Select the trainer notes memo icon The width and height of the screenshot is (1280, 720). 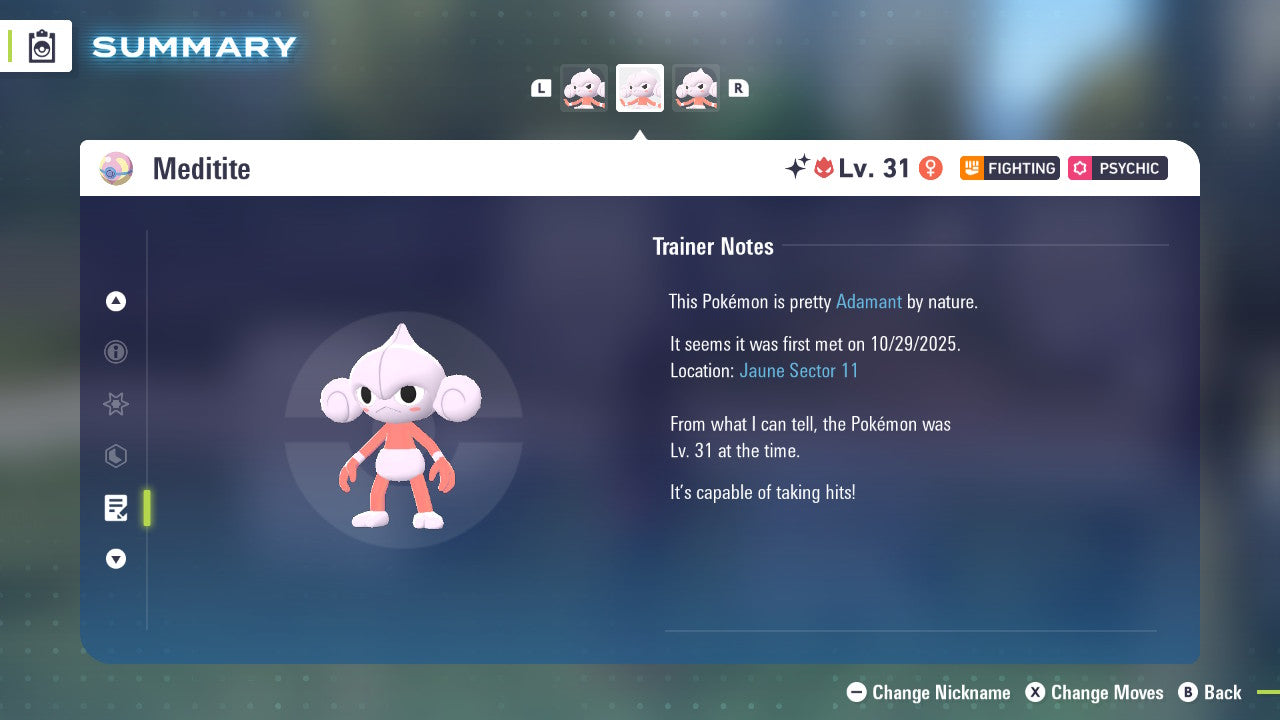click(x=115, y=508)
